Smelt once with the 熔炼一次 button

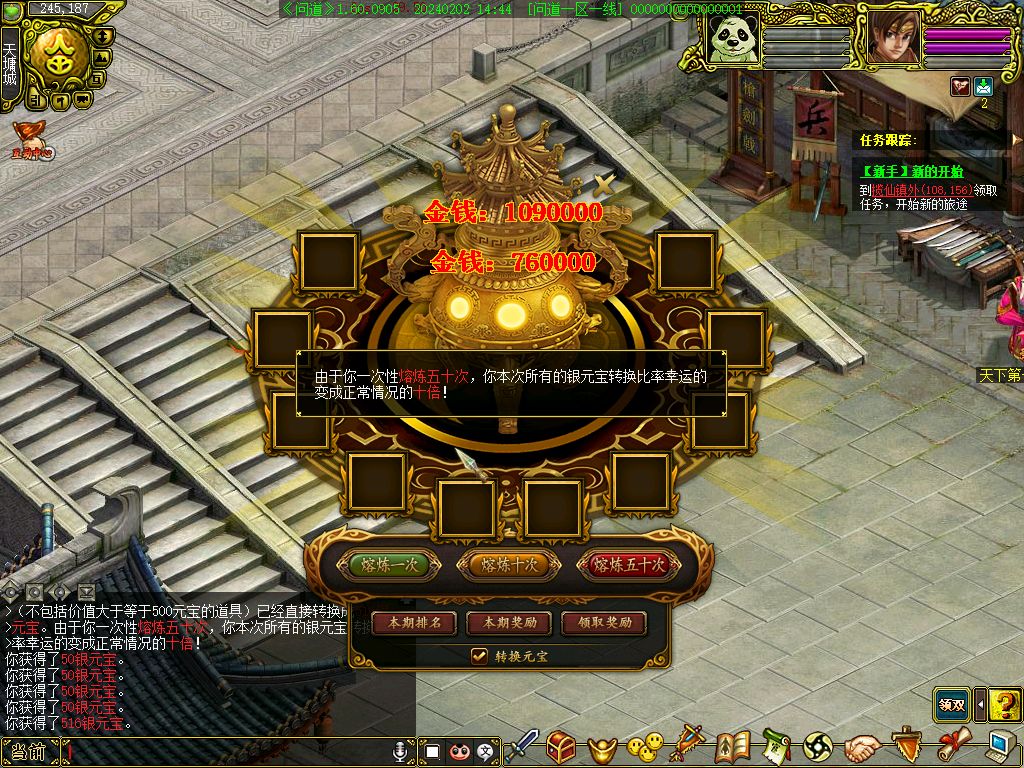(389, 565)
